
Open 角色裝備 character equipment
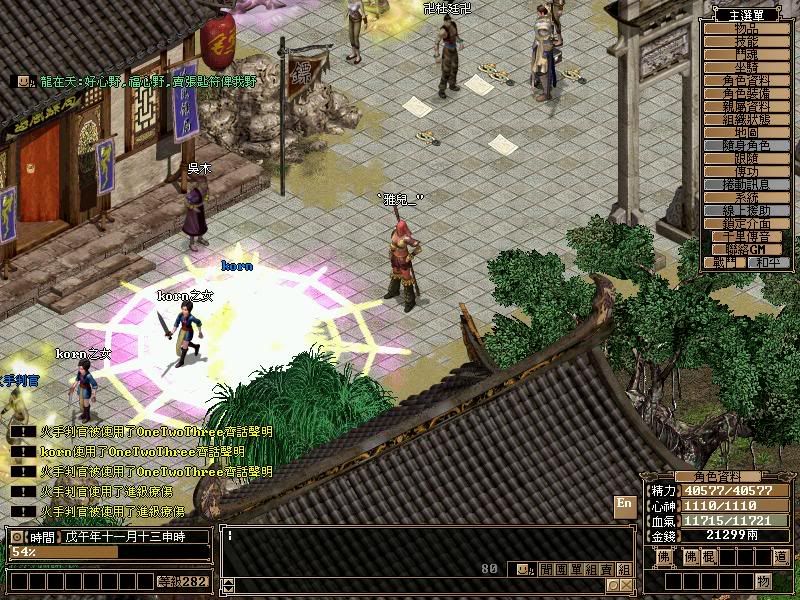click(x=747, y=93)
